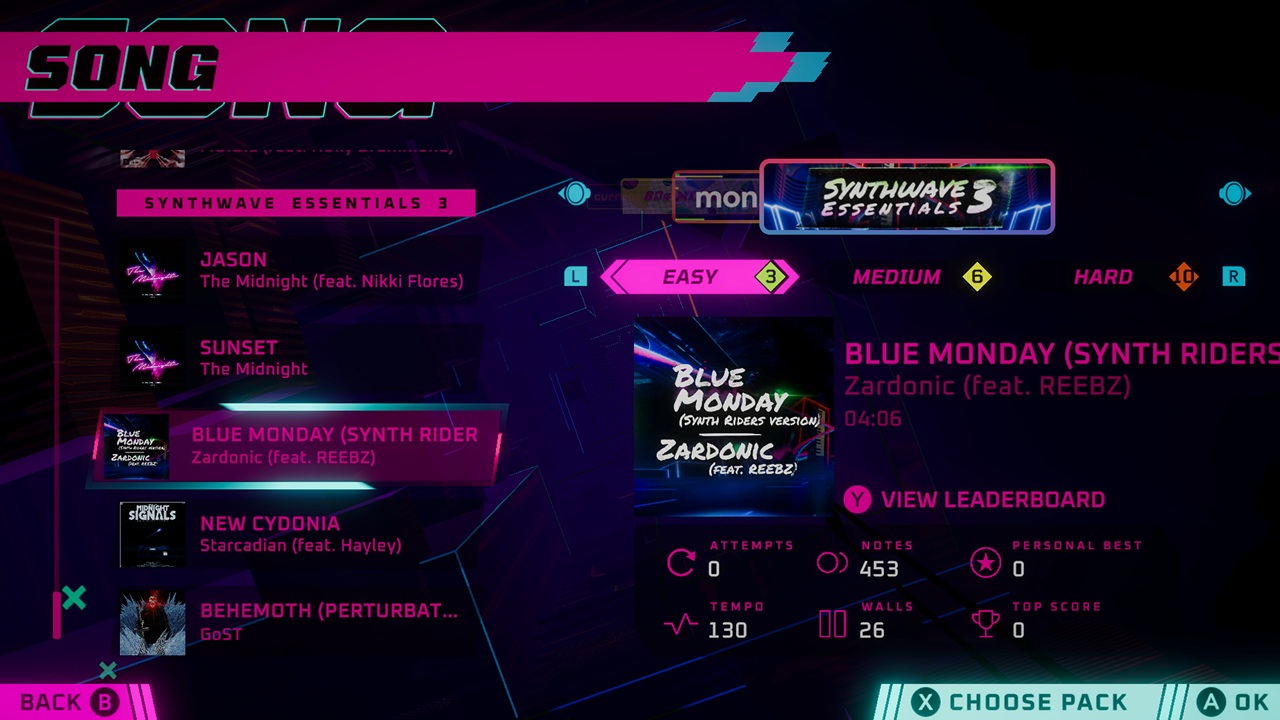
Task: Click the left blue pack navigation dot
Action: point(576,194)
